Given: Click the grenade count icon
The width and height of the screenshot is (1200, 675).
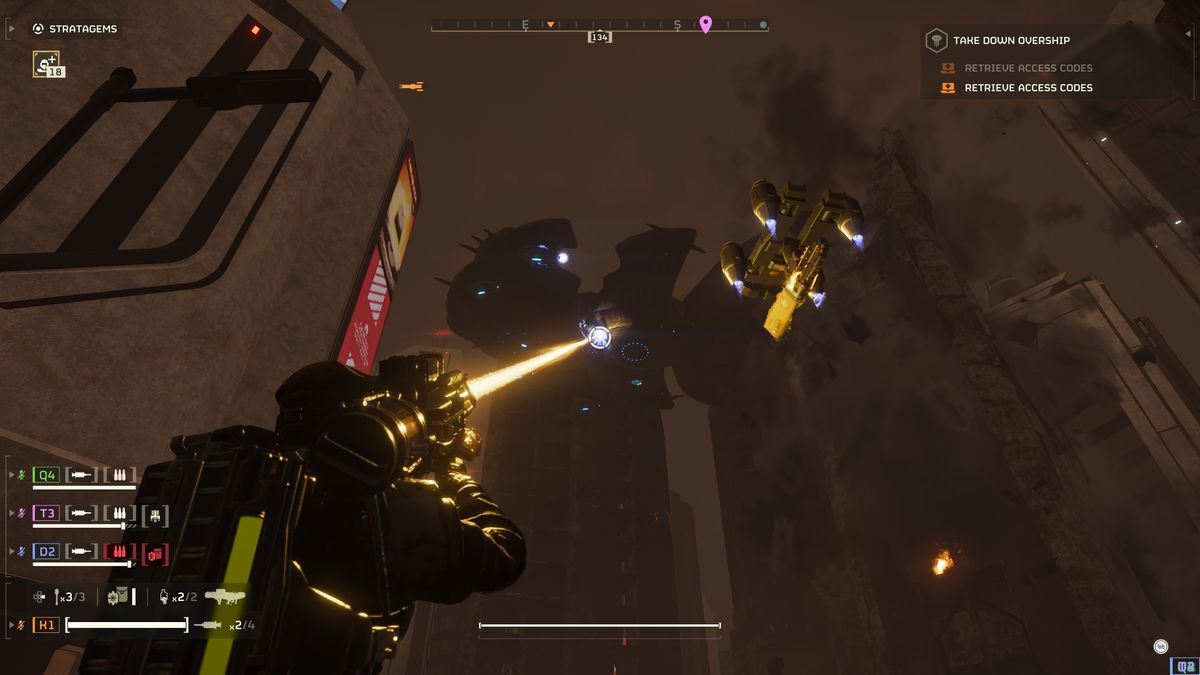Looking at the screenshot, I should pos(165,597).
